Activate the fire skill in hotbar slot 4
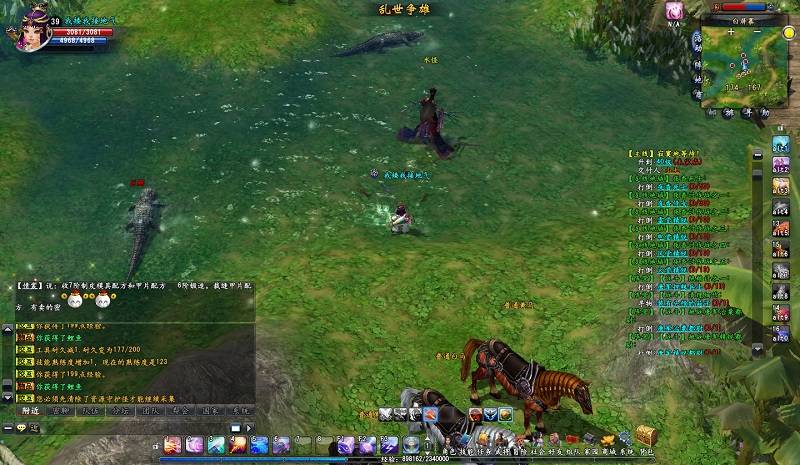Screen dimensions: 800x465 [236, 444]
